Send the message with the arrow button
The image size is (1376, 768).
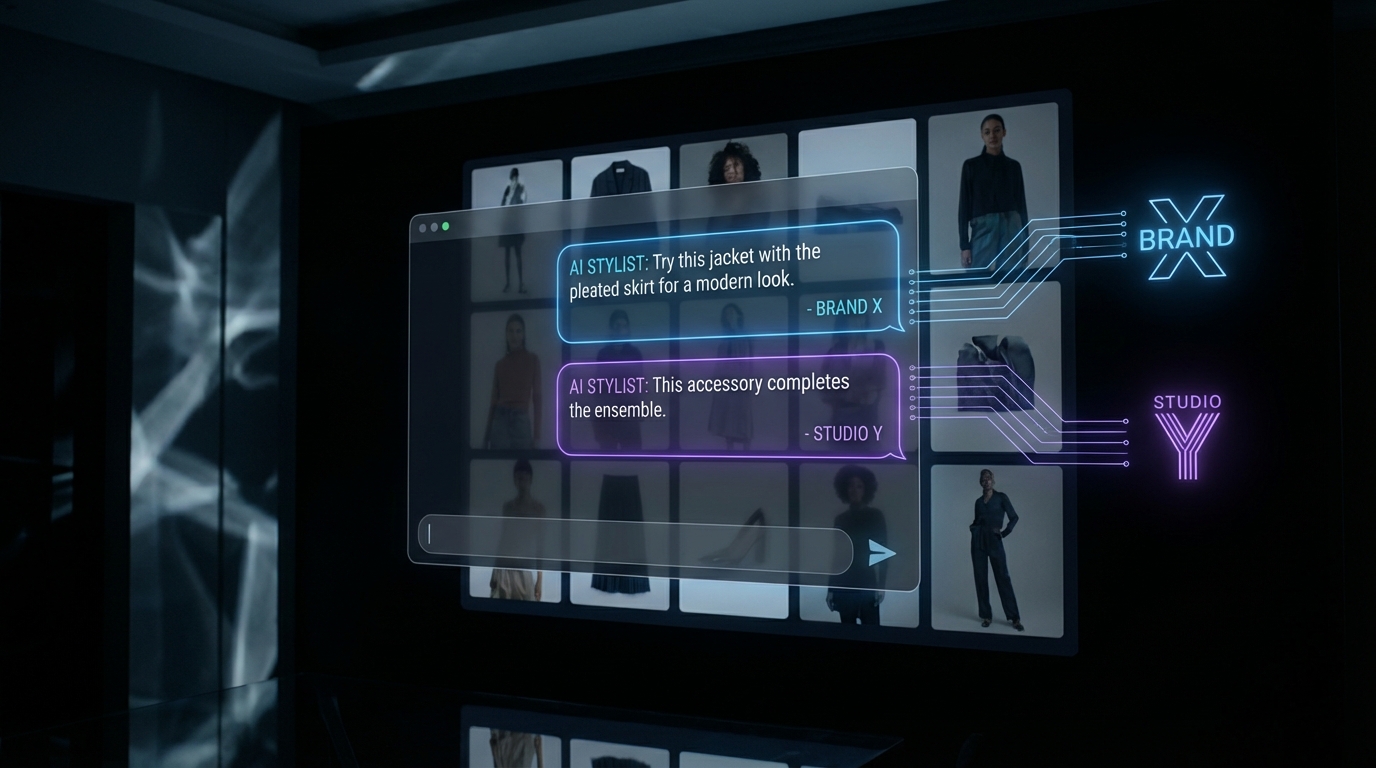pyautogui.click(x=881, y=553)
